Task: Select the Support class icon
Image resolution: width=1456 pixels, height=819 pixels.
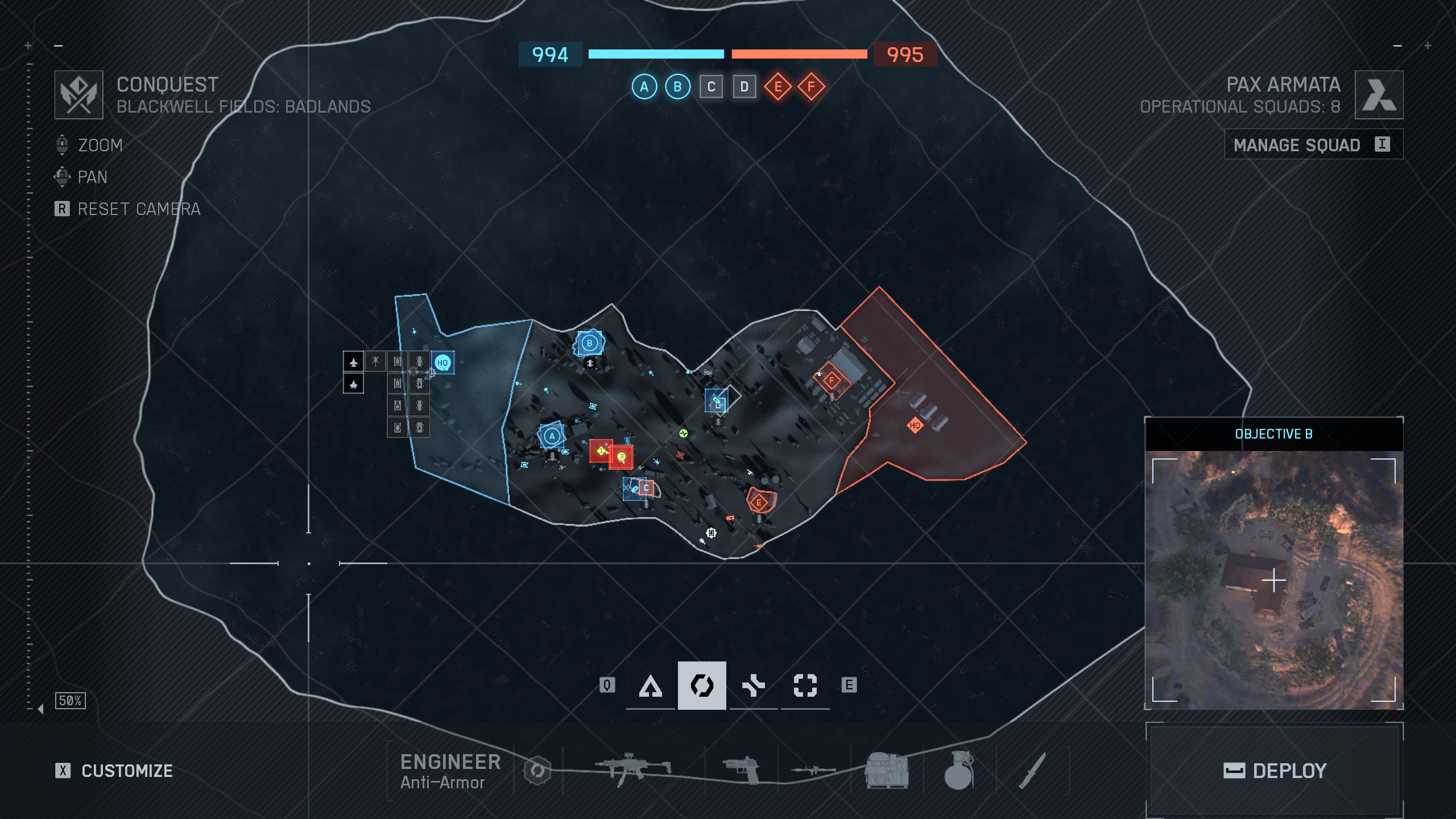Action: click(x=754, y=685)
